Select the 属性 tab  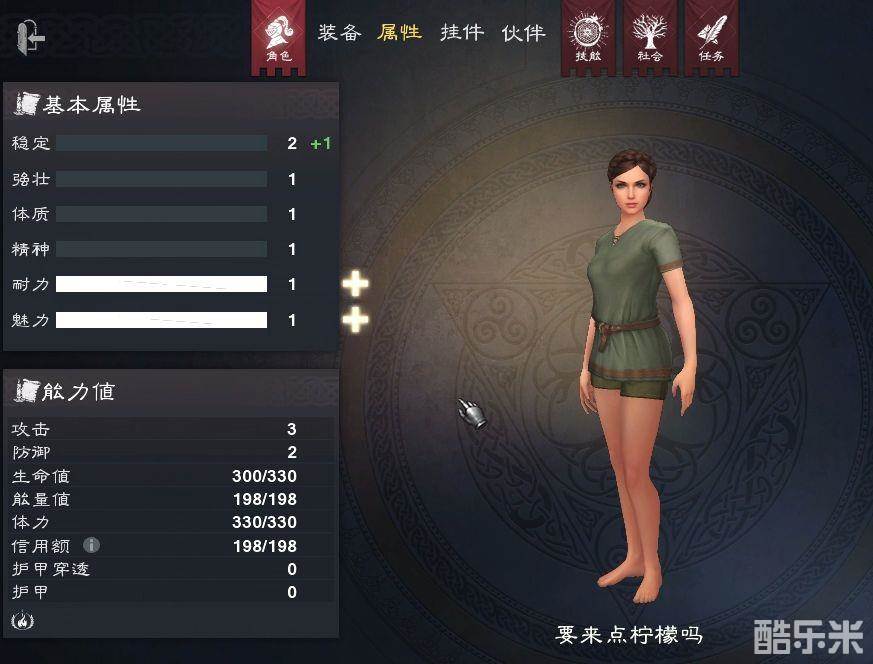pyautogui.click(x=399, y=33)
